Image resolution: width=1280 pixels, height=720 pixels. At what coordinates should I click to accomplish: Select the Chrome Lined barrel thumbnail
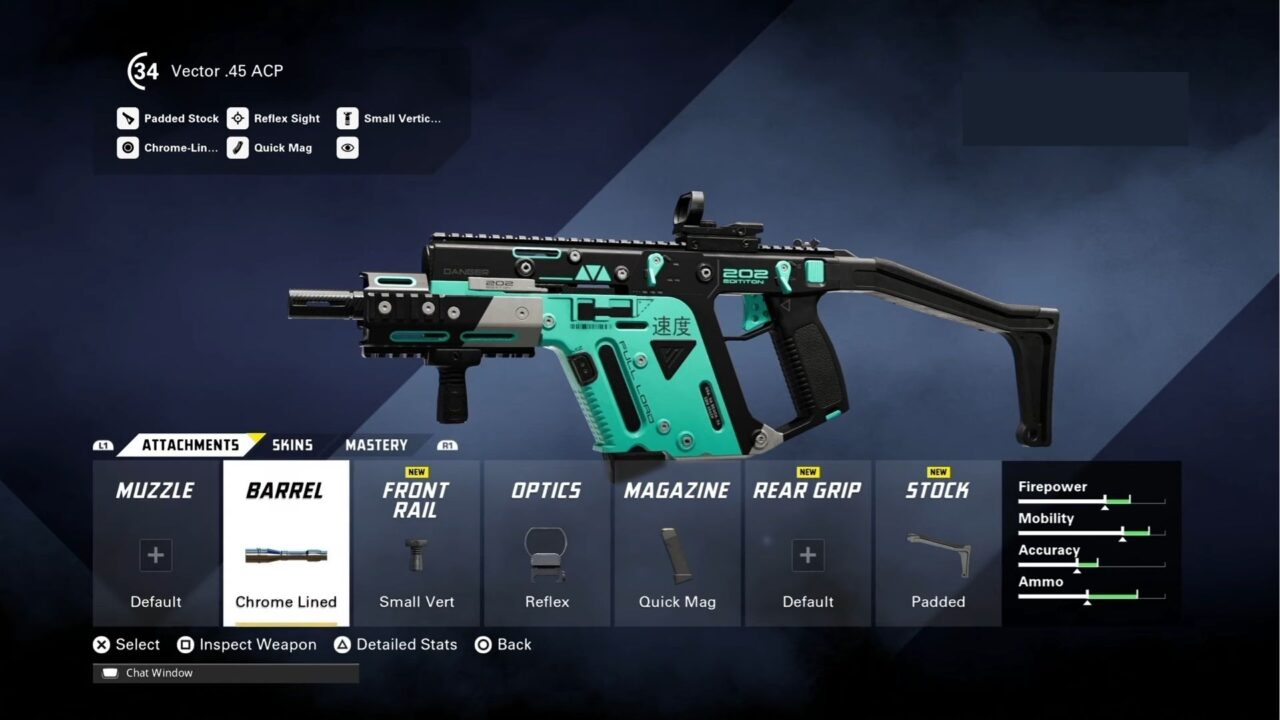coord(285,556)
